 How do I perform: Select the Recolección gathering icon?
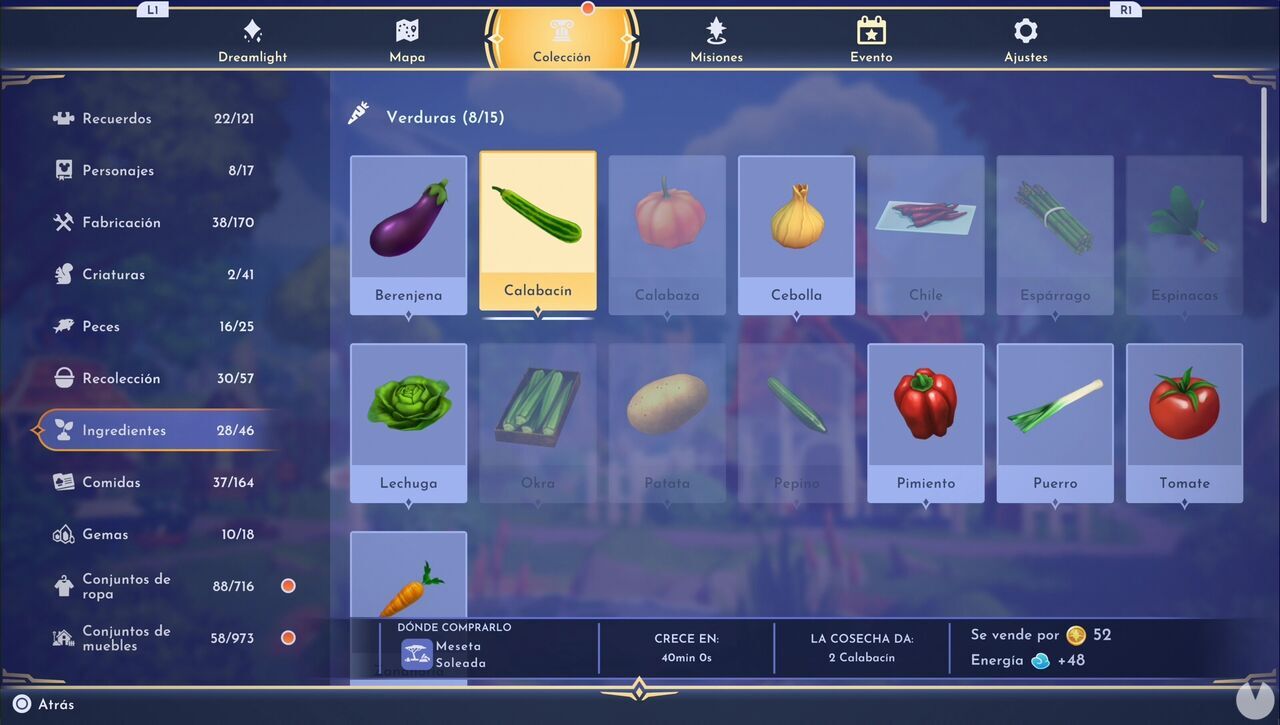click(x=61, y=377)
